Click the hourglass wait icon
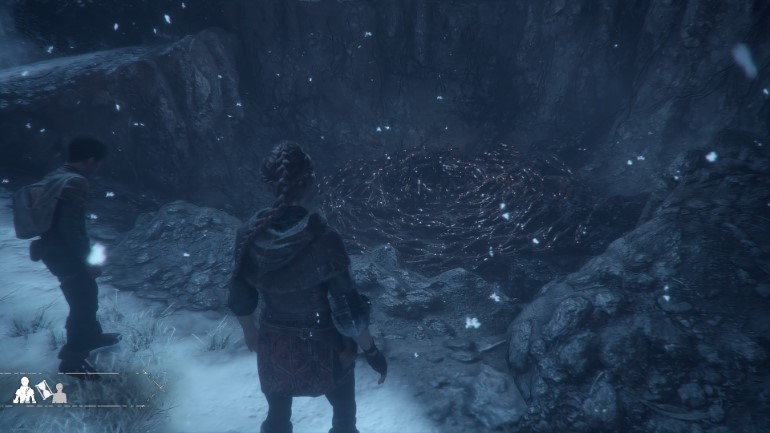 43,388
